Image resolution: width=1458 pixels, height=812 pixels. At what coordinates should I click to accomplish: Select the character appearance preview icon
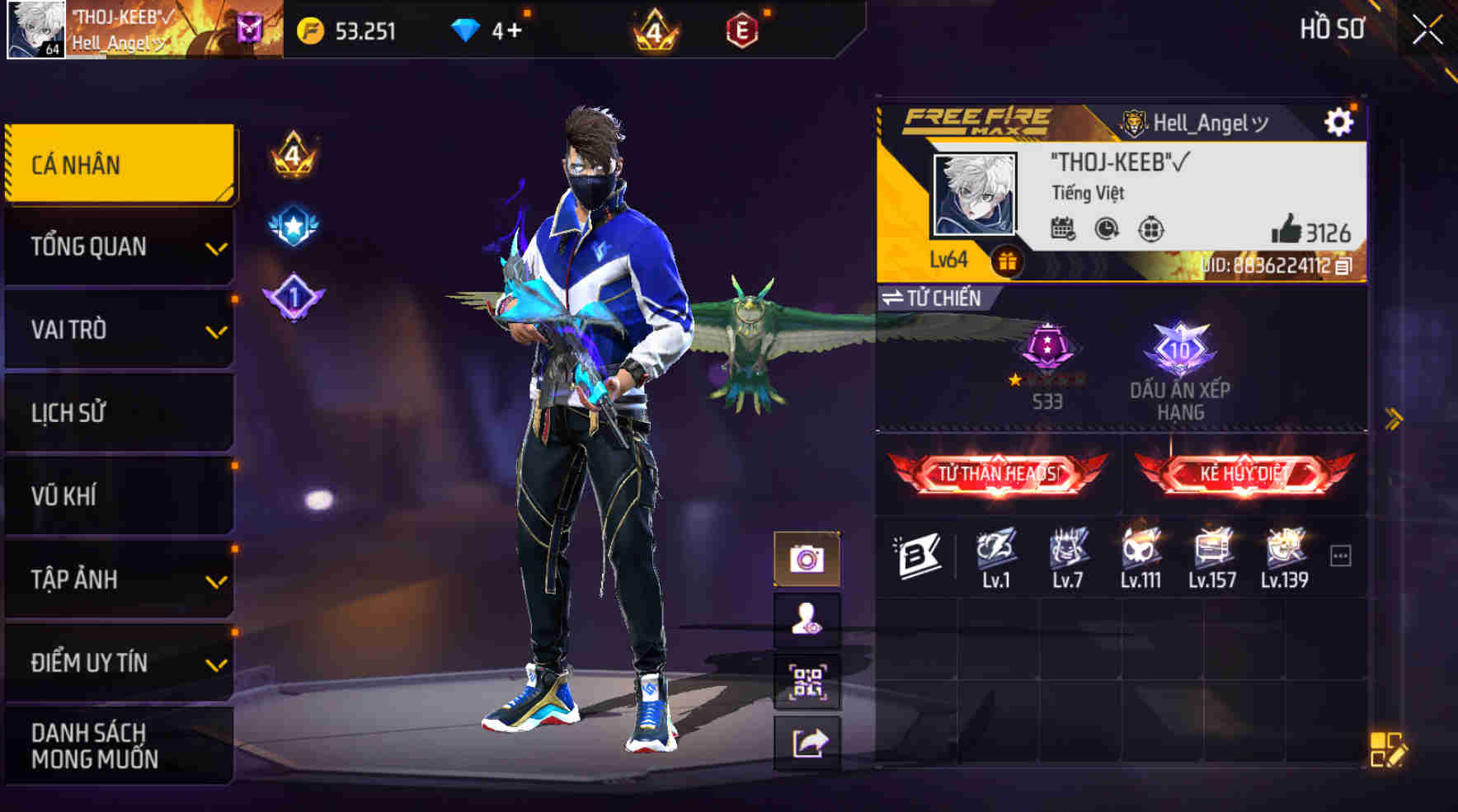(x=805, y=621)
